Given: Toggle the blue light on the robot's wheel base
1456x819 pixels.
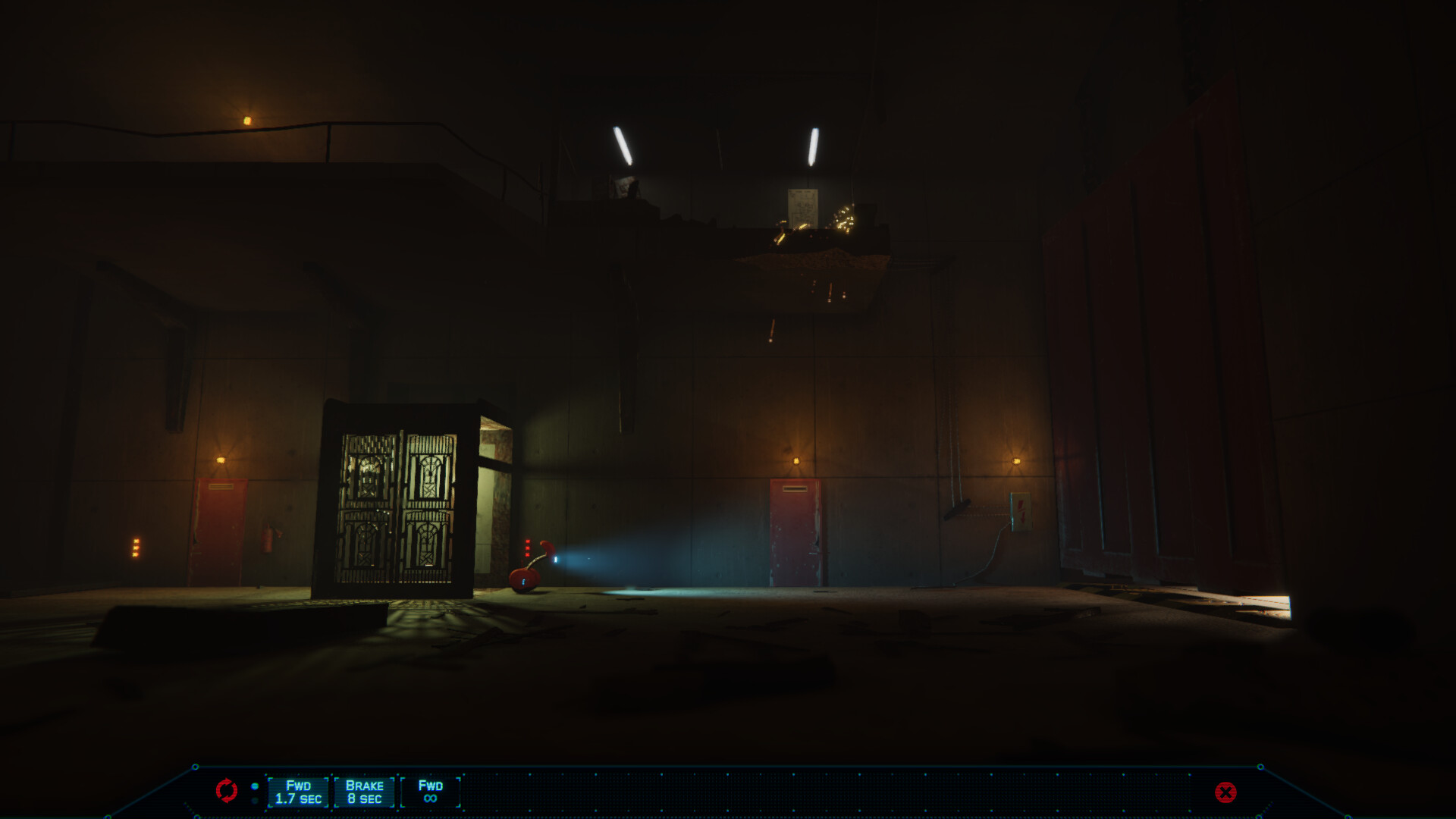Looking at the screenshot, I should pyautogui.click(x=523, y=582).
